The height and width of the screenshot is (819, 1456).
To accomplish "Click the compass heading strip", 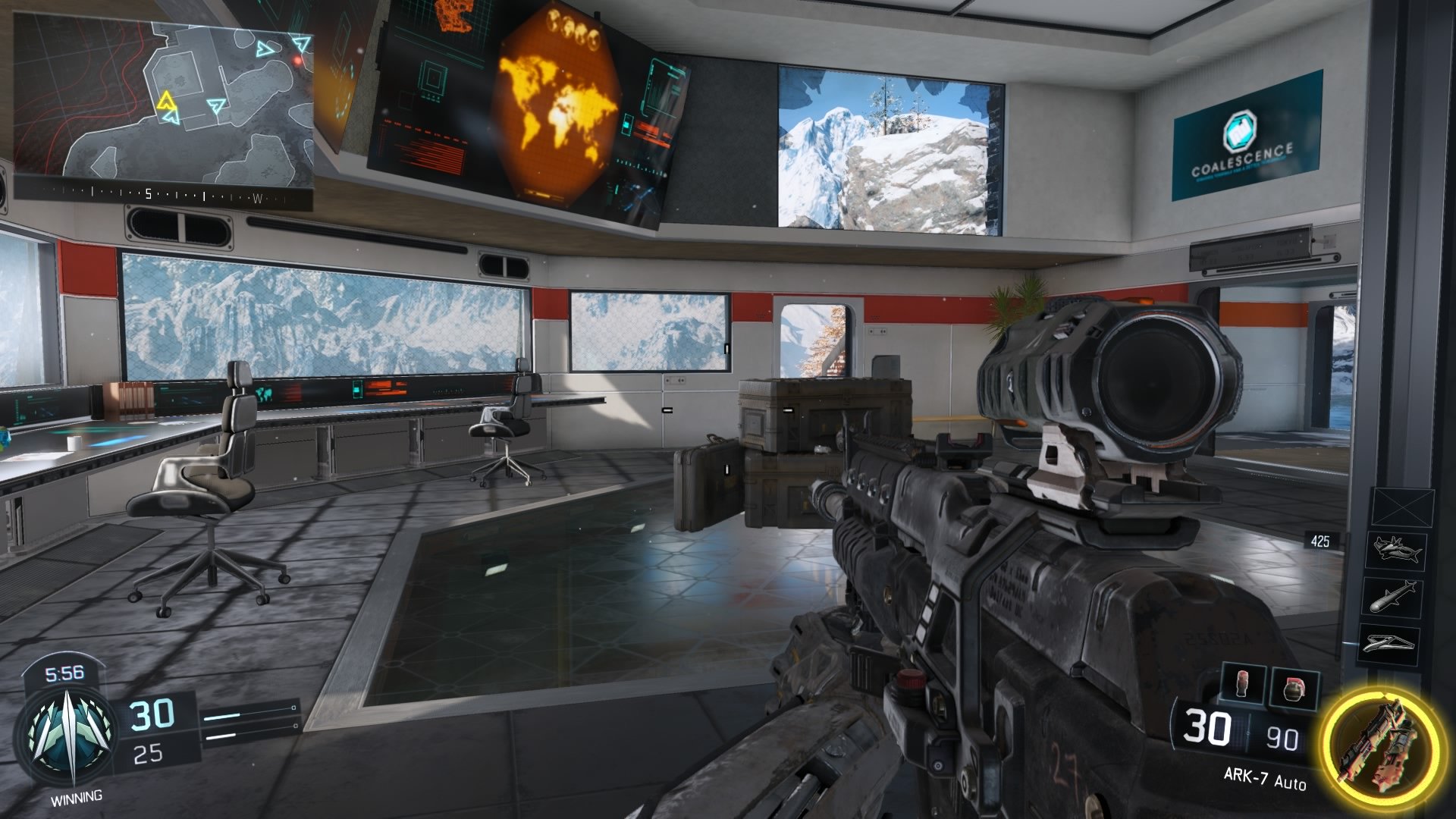I will (163, 195).
